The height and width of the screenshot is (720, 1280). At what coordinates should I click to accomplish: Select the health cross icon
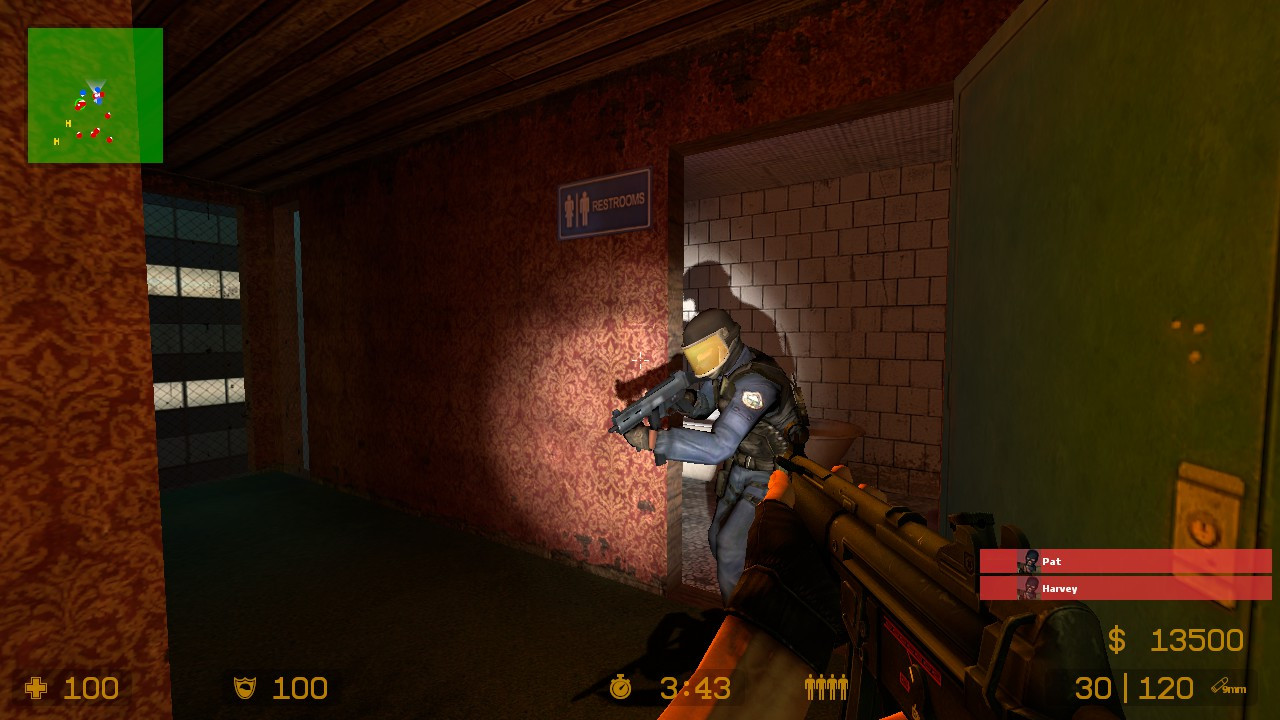pos(38,687)
